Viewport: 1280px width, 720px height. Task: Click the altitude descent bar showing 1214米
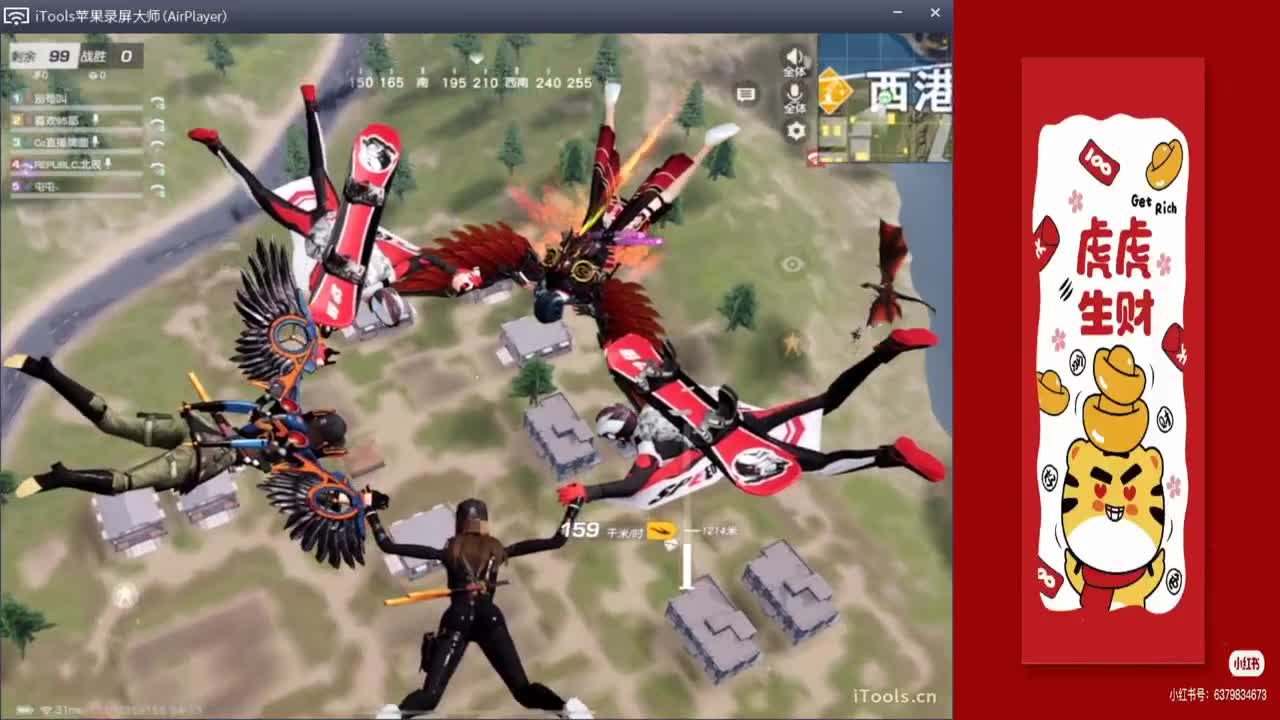[686, 560]
